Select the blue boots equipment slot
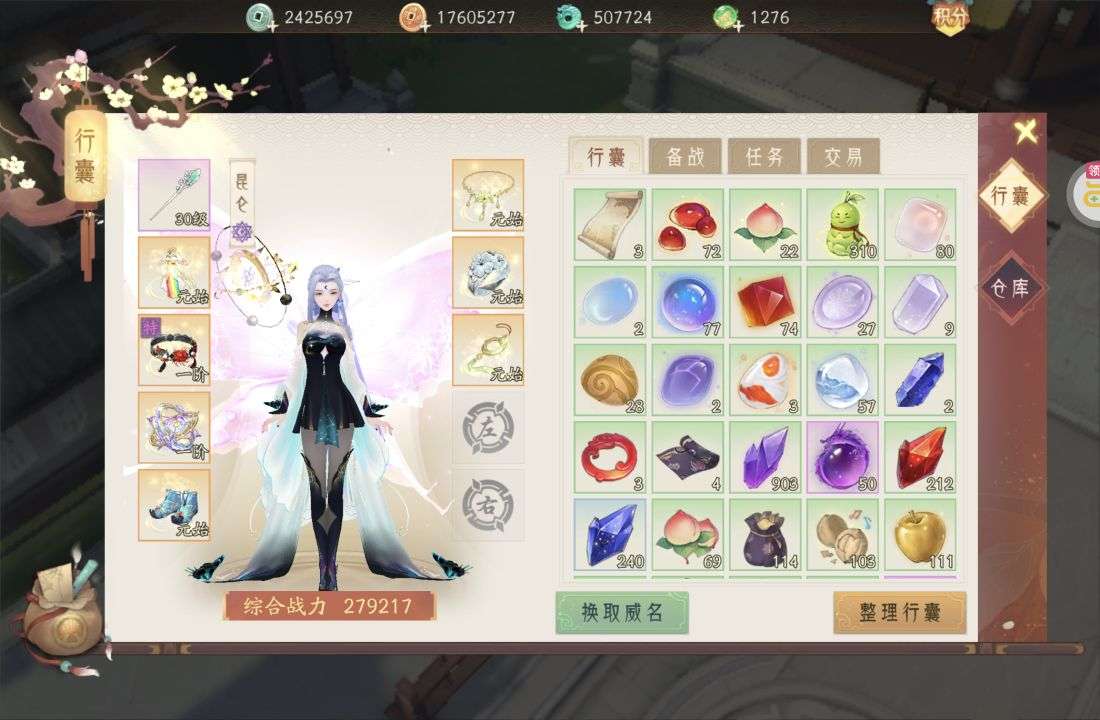The image size is (1100, 720). (x=174, y=505)
